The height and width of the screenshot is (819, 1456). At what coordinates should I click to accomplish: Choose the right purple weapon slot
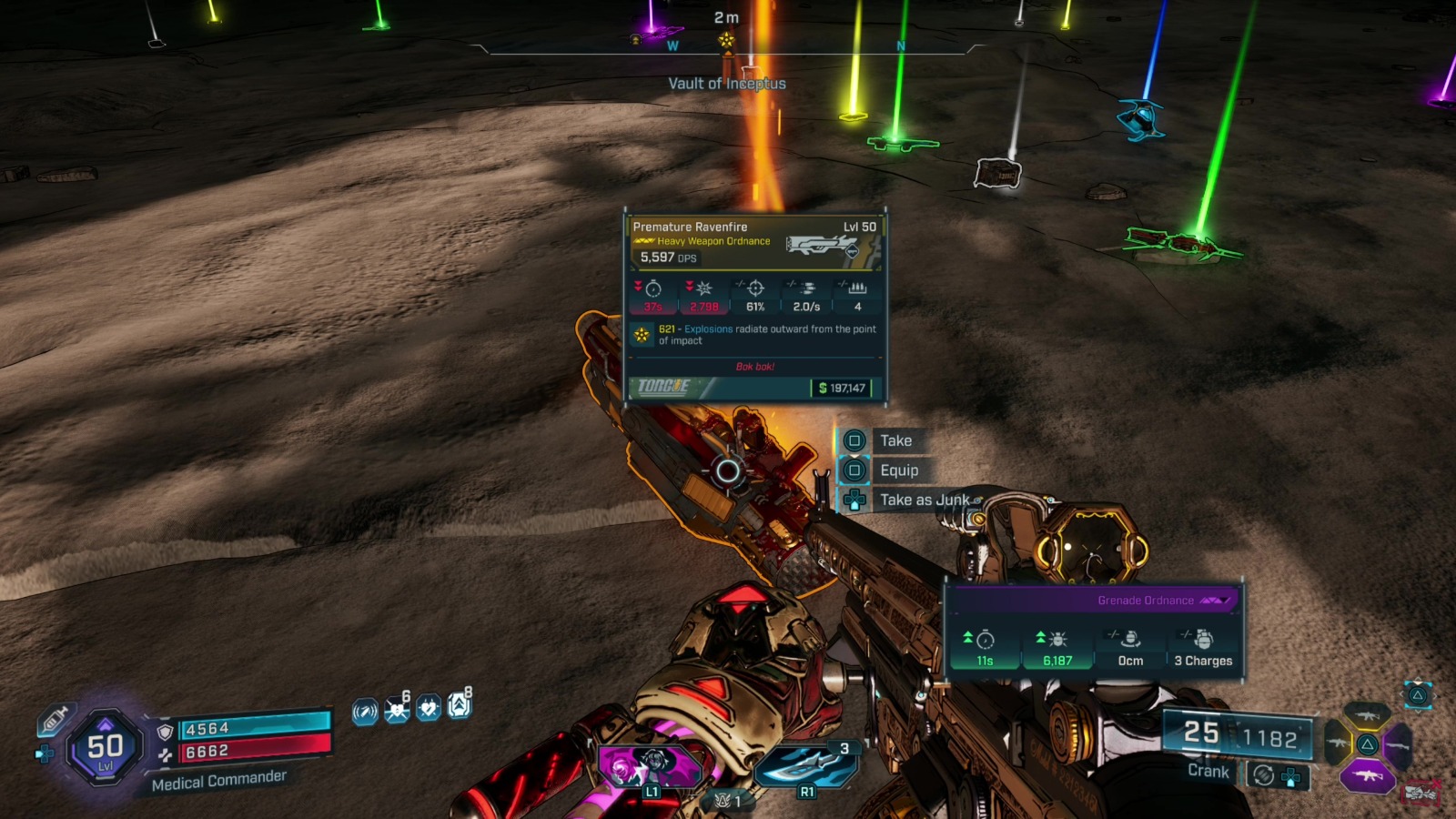(x=1400, y=745)
